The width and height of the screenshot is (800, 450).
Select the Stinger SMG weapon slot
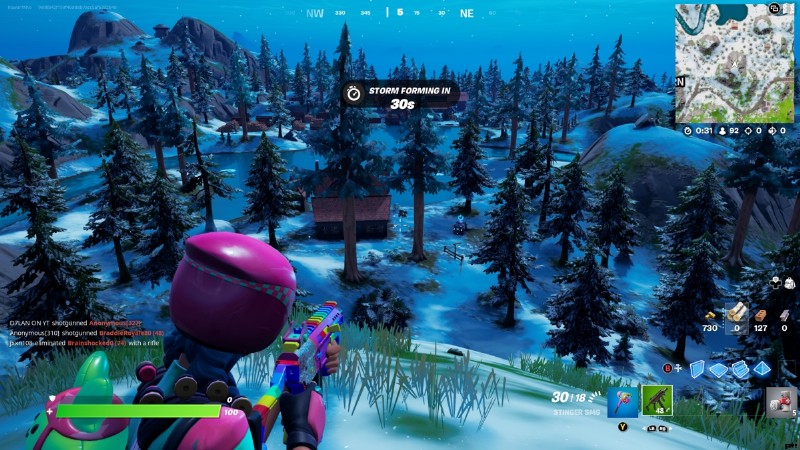click(656, 400)
